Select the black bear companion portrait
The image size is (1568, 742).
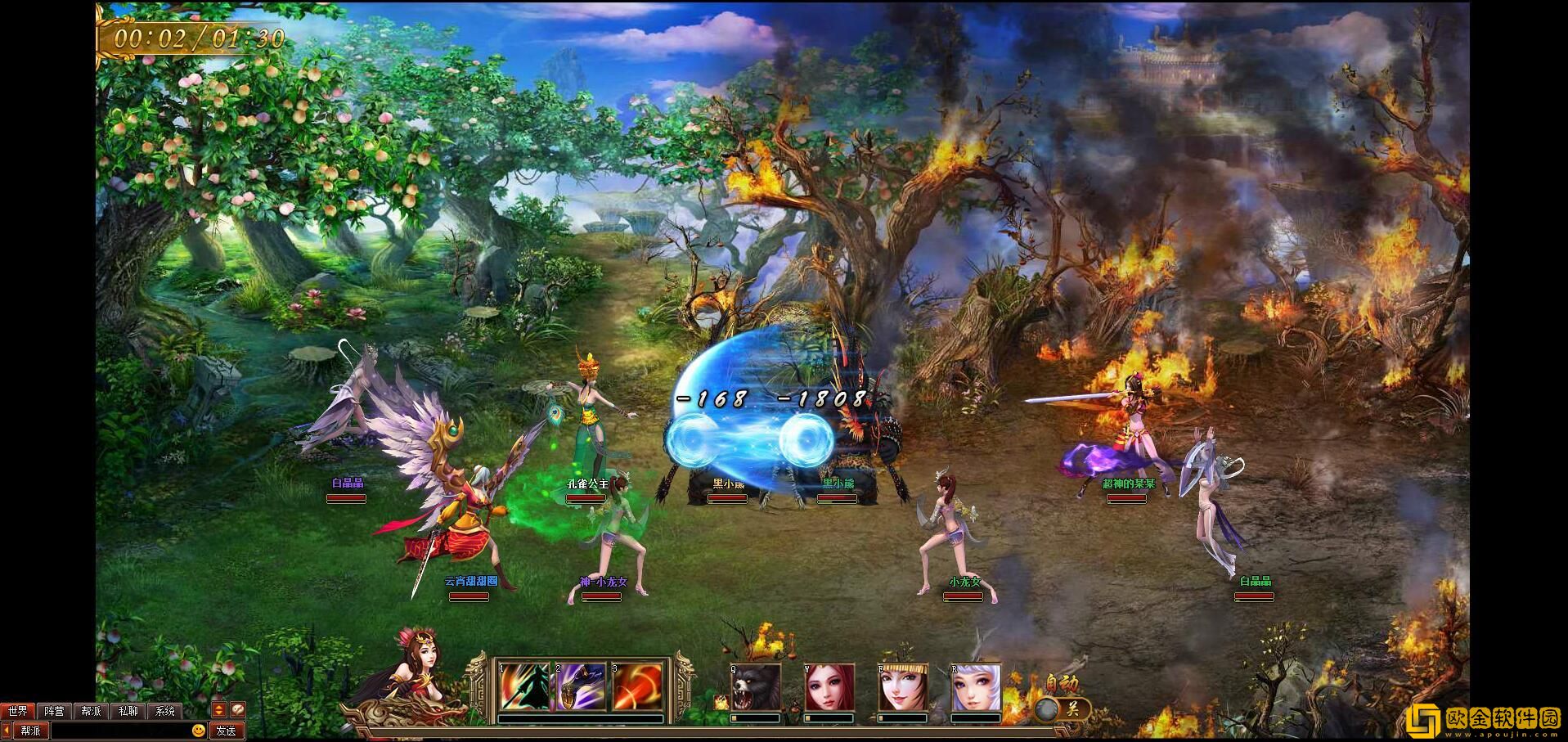(x=755, y=688)
